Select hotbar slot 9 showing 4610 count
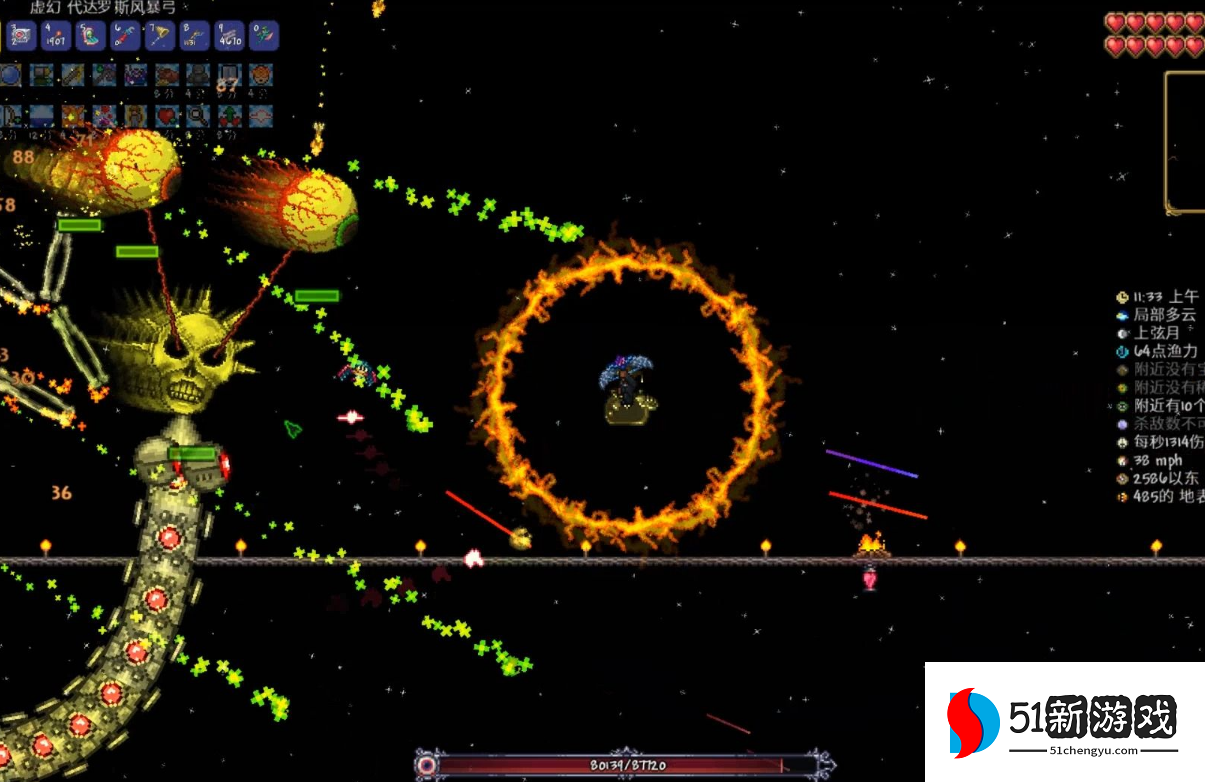Screen dimensions: 1205x782 tap(229, 37)
